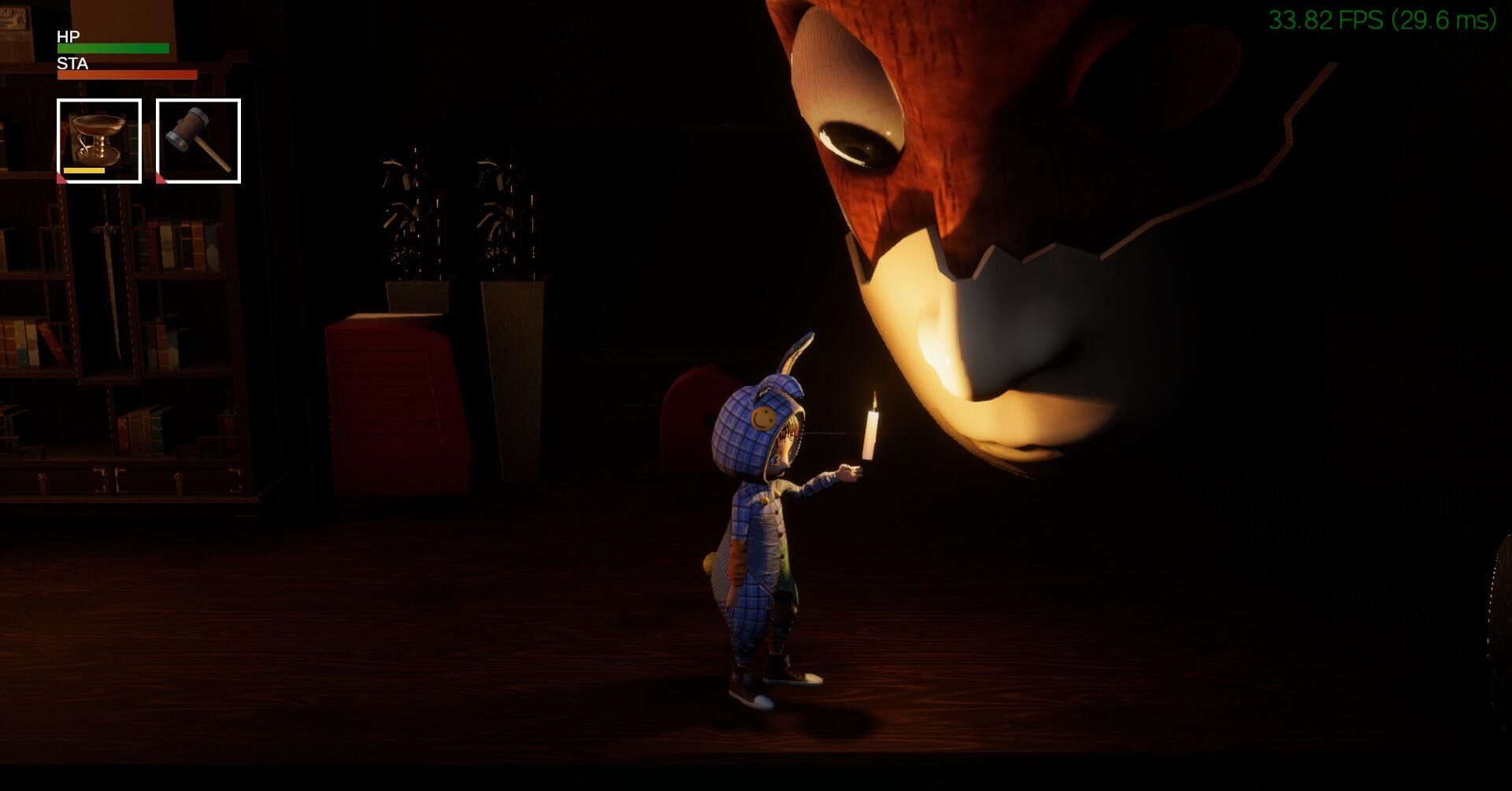Image resolution: width=1512 pixels, height=791 pixels.
Task: Click the red corner marker on the hammer slot
Action: point(161,179)
